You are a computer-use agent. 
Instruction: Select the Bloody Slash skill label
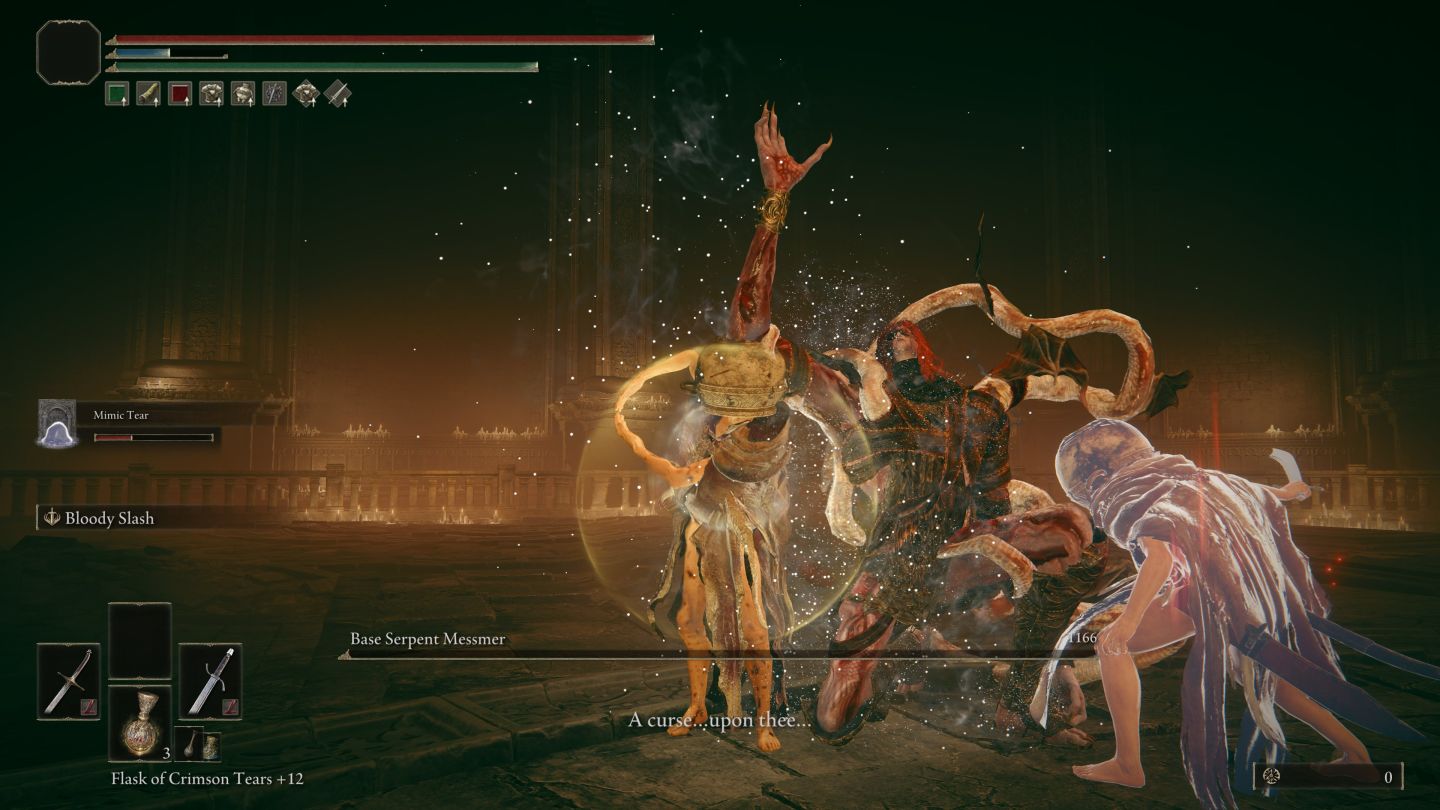[x=109, y=518]
